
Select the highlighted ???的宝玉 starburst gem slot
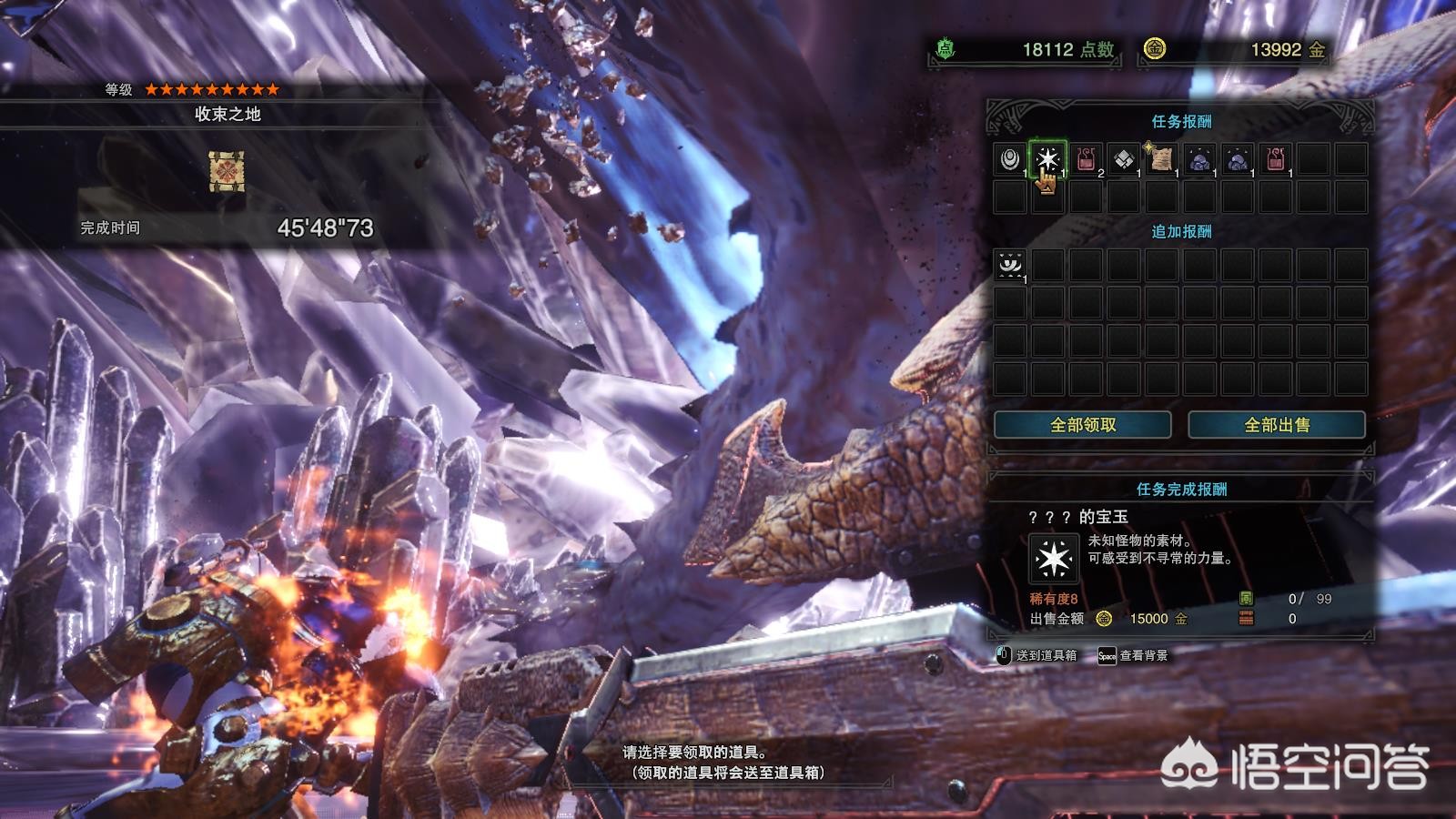(x=1047, y=159)
